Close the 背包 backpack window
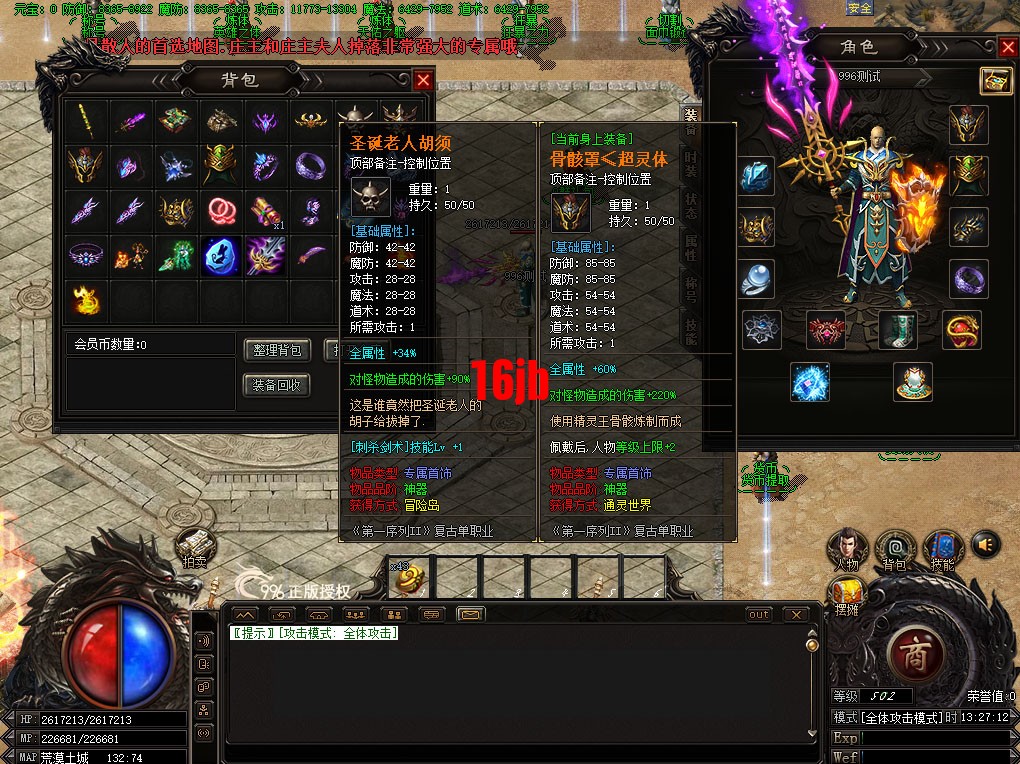 click(x=423, y=81)
